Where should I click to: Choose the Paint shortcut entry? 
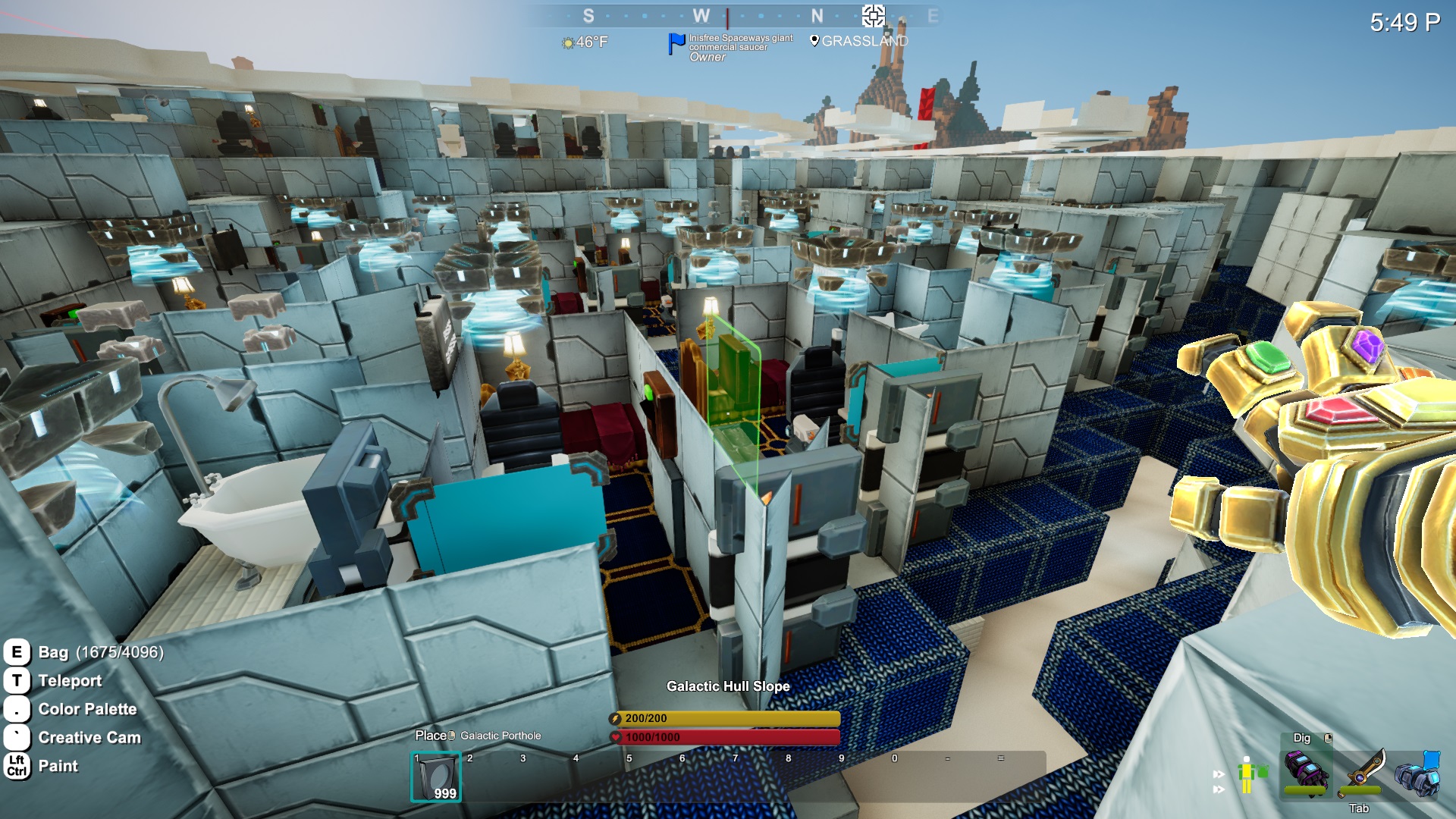pos(58,766)
